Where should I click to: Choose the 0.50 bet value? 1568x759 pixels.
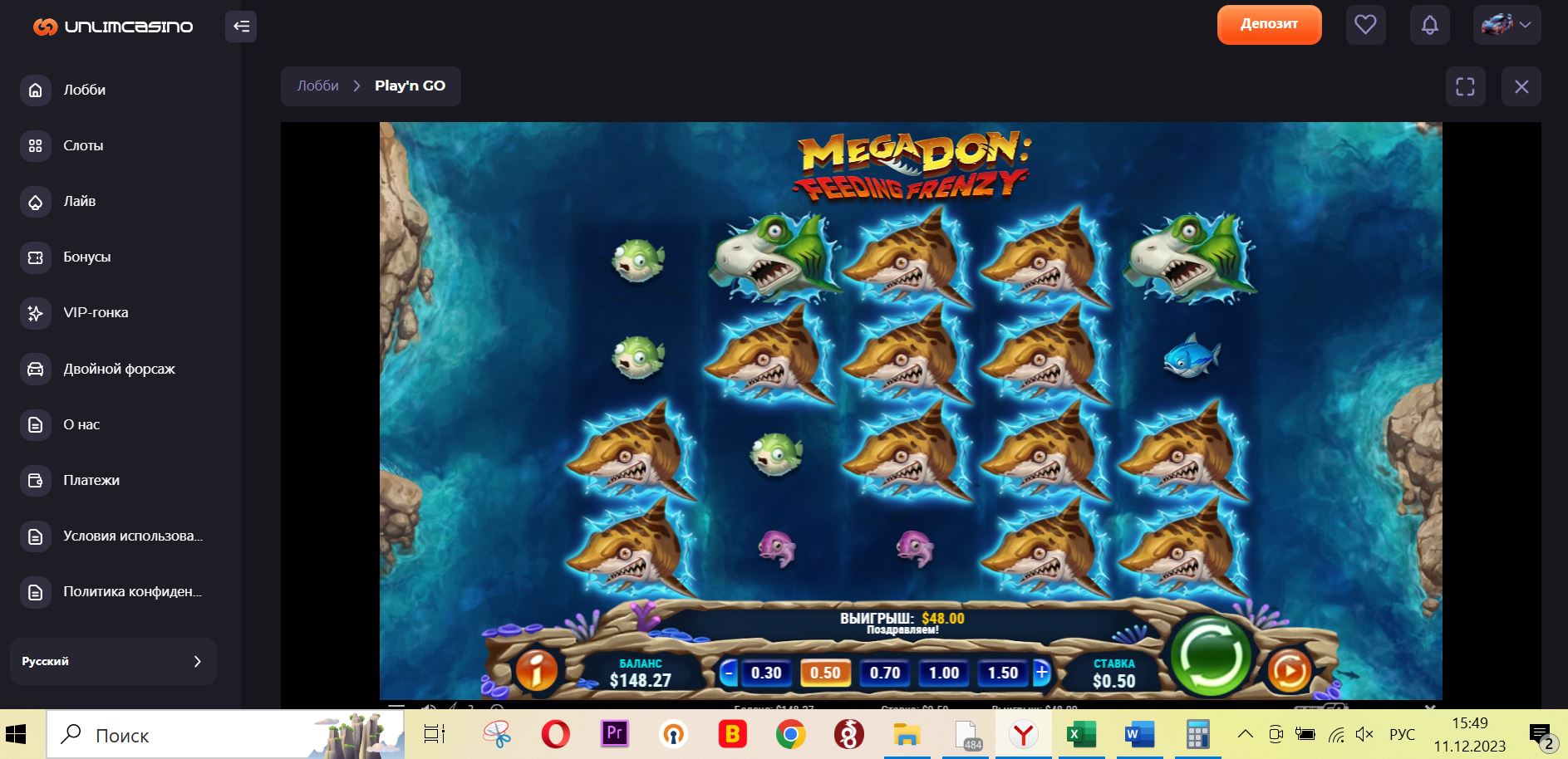click(x=825, y=673)
